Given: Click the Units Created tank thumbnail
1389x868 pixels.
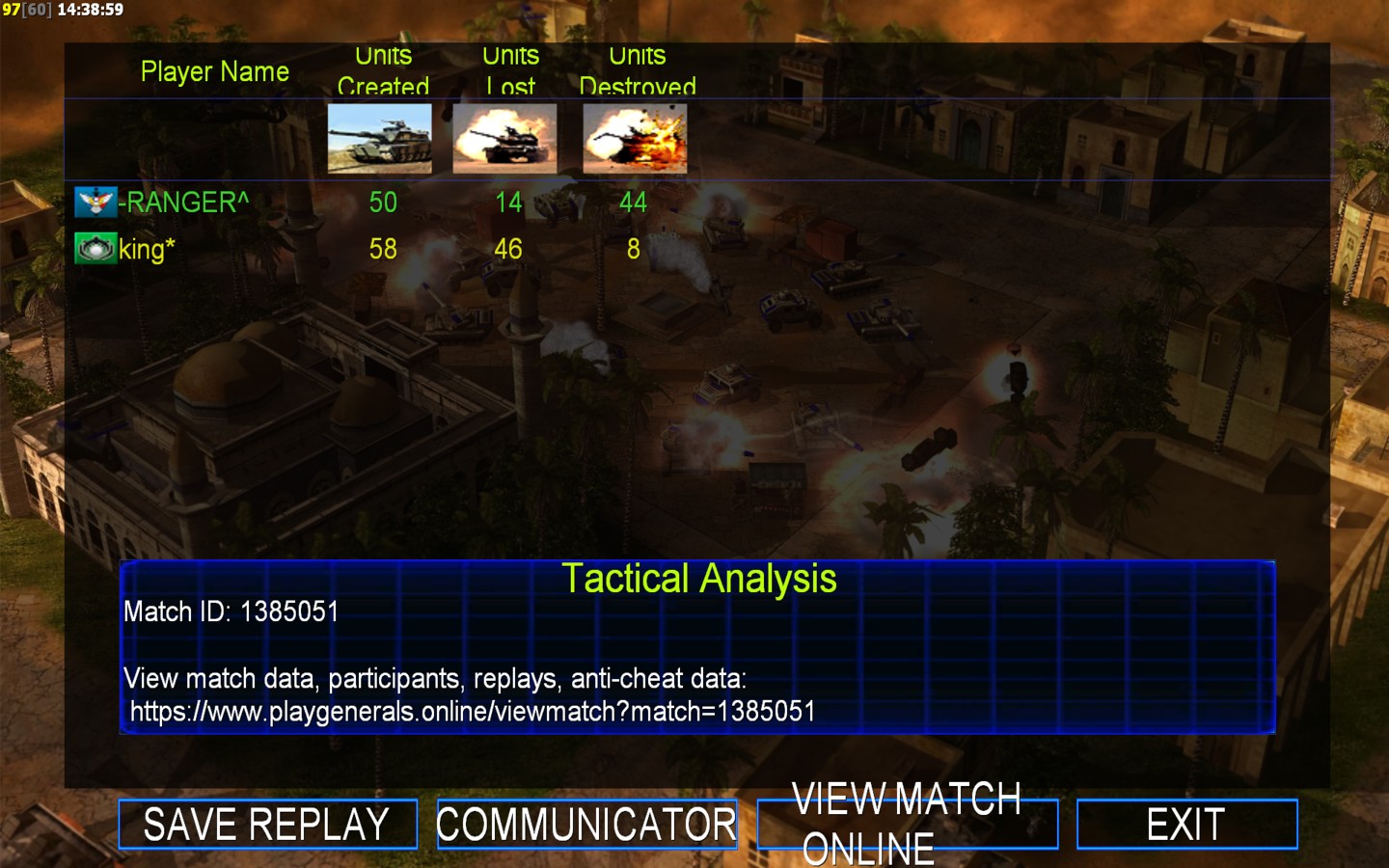Looking at the screenshot, I should click(x=379, y=139).
